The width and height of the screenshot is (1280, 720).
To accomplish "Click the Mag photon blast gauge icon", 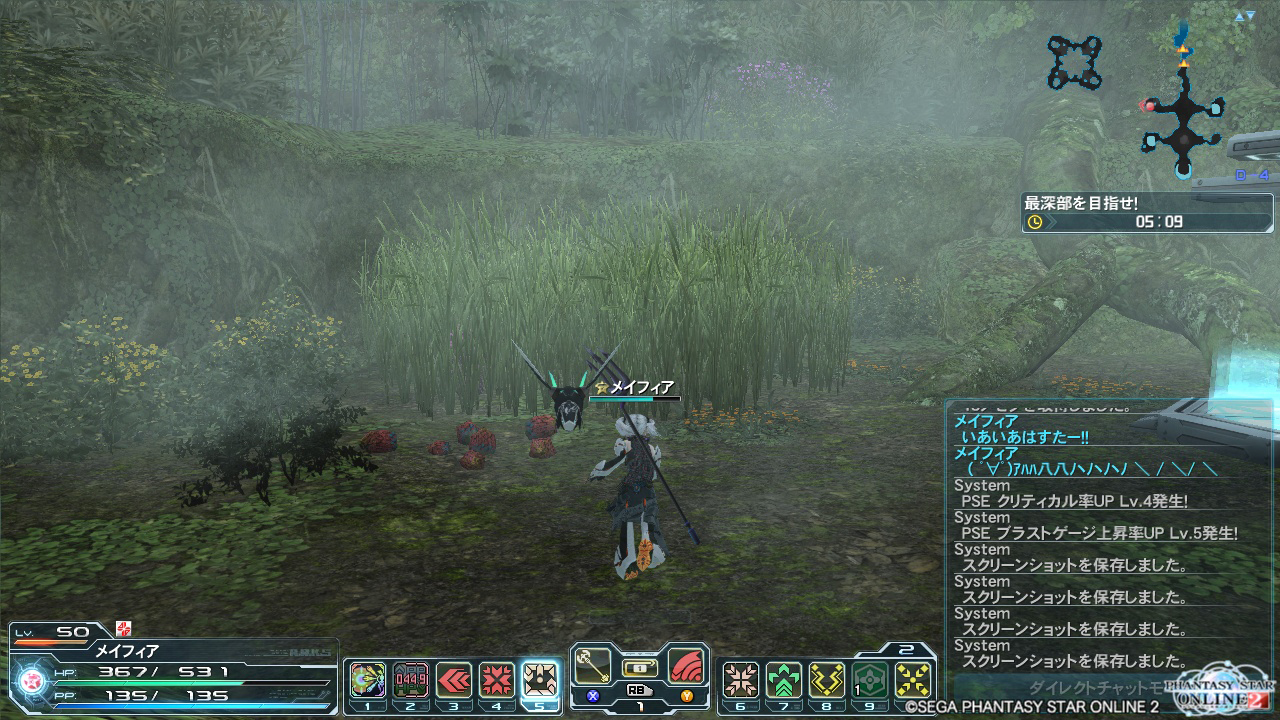I will point(30,682).
